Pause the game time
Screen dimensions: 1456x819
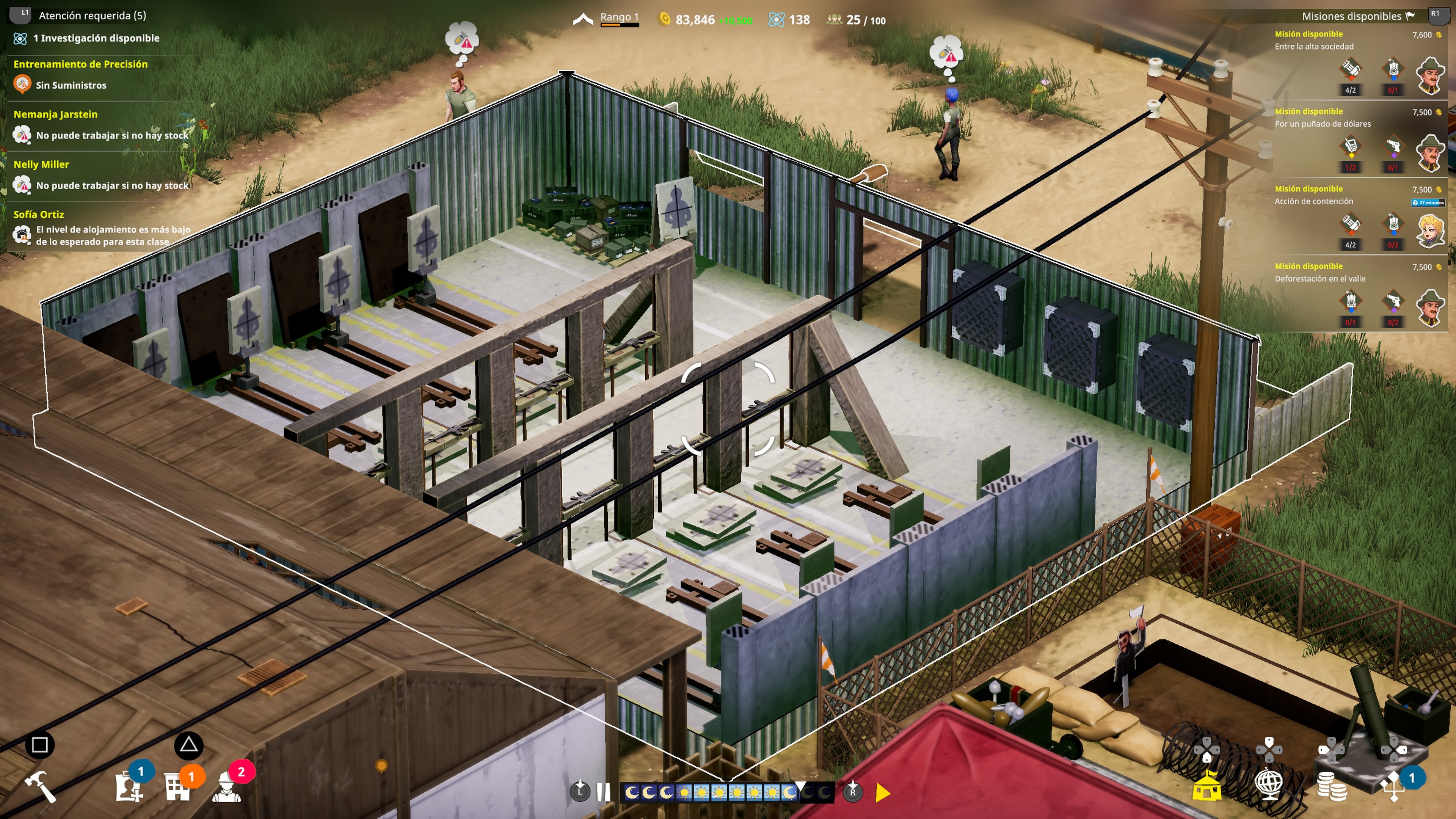click(x=603, y=792)
